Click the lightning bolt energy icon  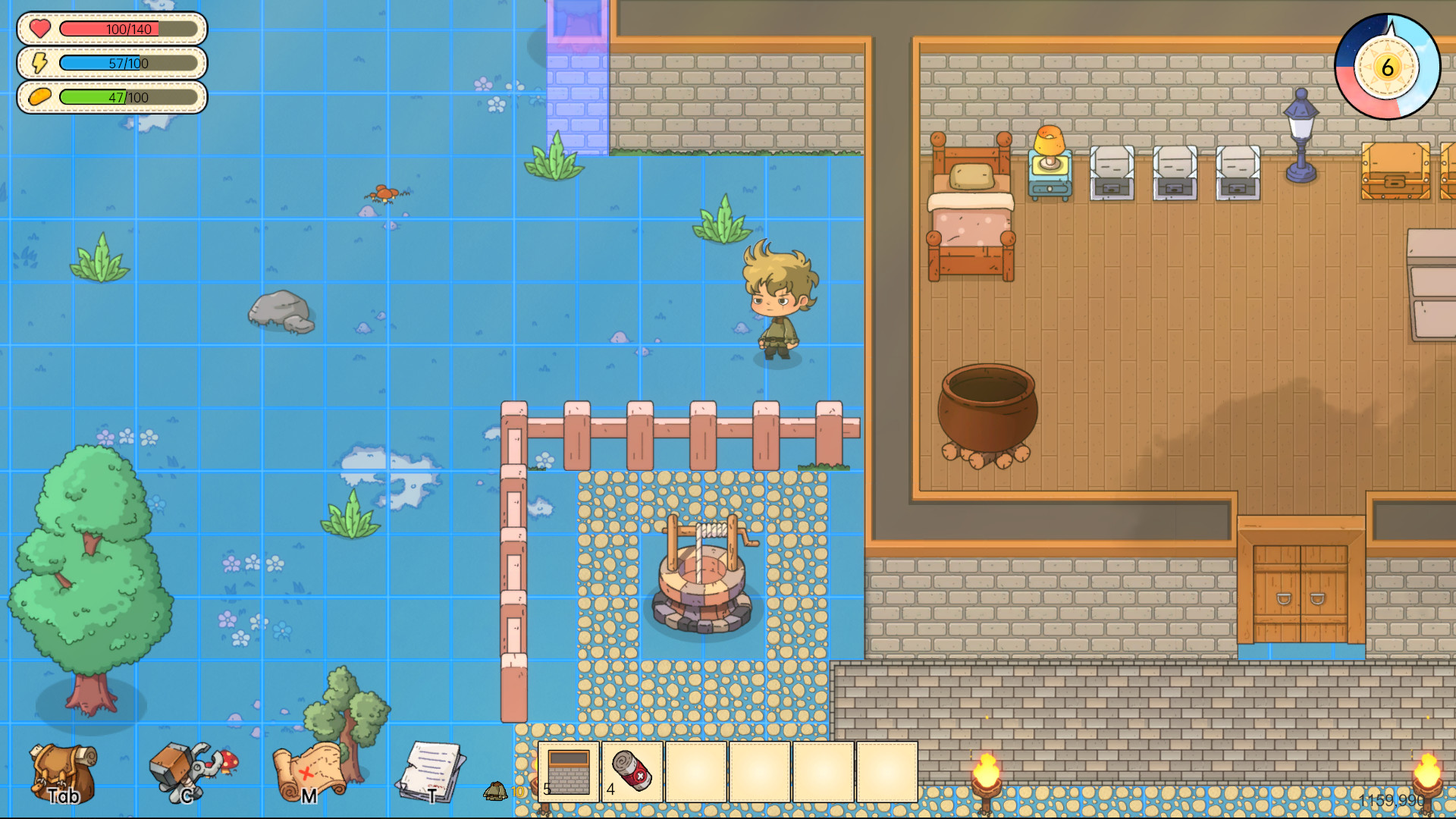(39, 63)
